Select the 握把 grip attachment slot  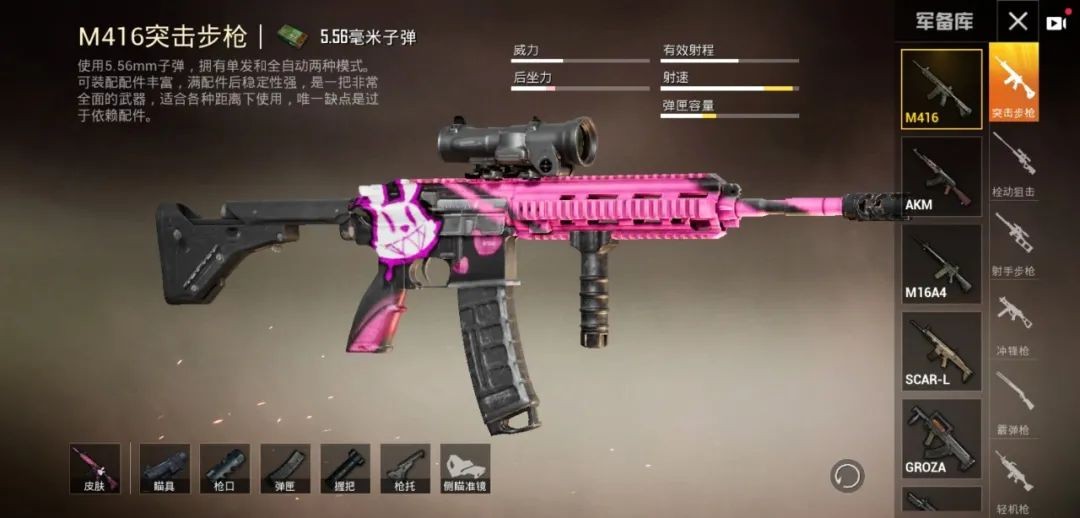pos(345,468)
